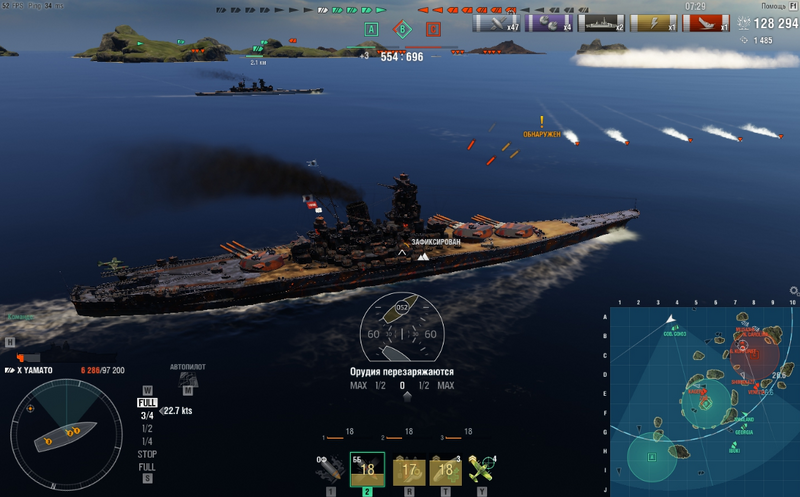Screen dimensions: 800x497
Task: Select the high-explosive shell slot
Action: (x=329, y=471)
